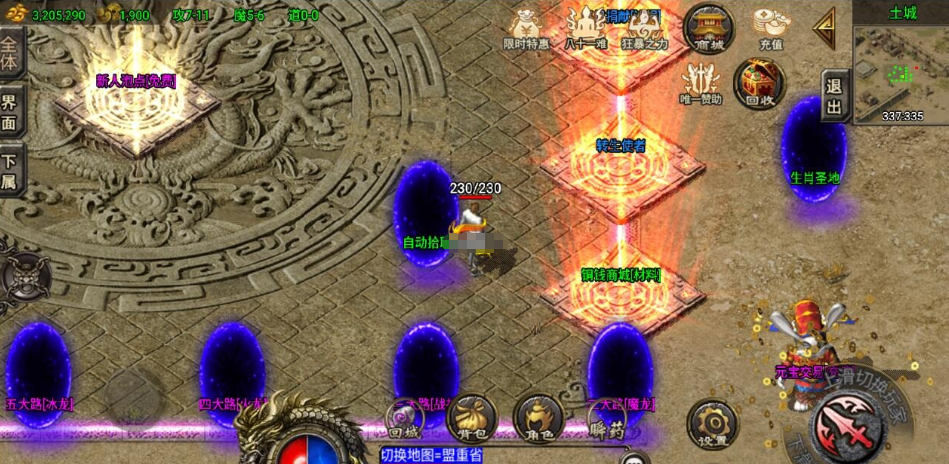Image resolution: width=949 pixels, height=464 pixels.
Task: Open the 充值 recharge menu
Action: (771, 27)
